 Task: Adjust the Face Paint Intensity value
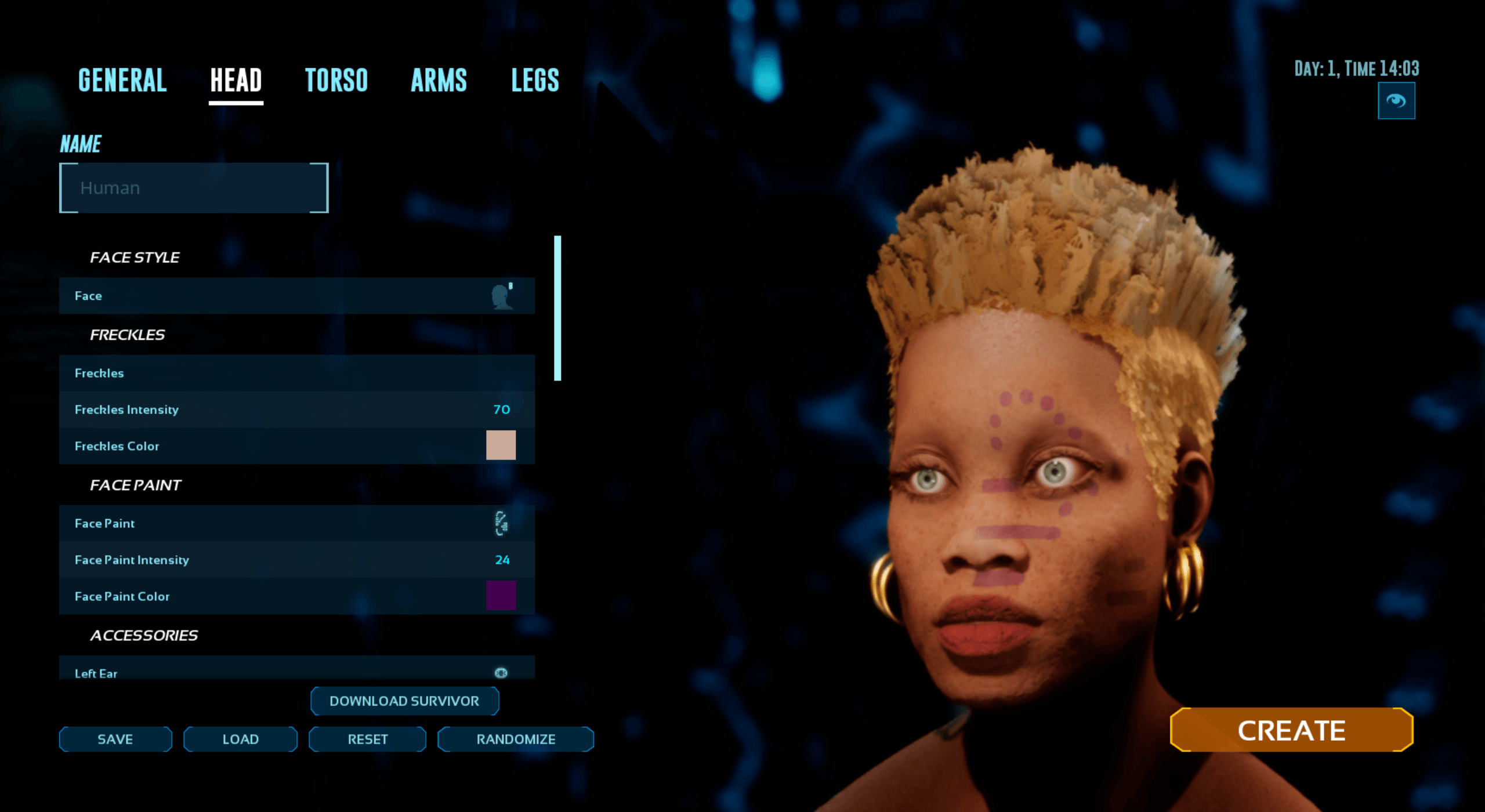point(501,560)
